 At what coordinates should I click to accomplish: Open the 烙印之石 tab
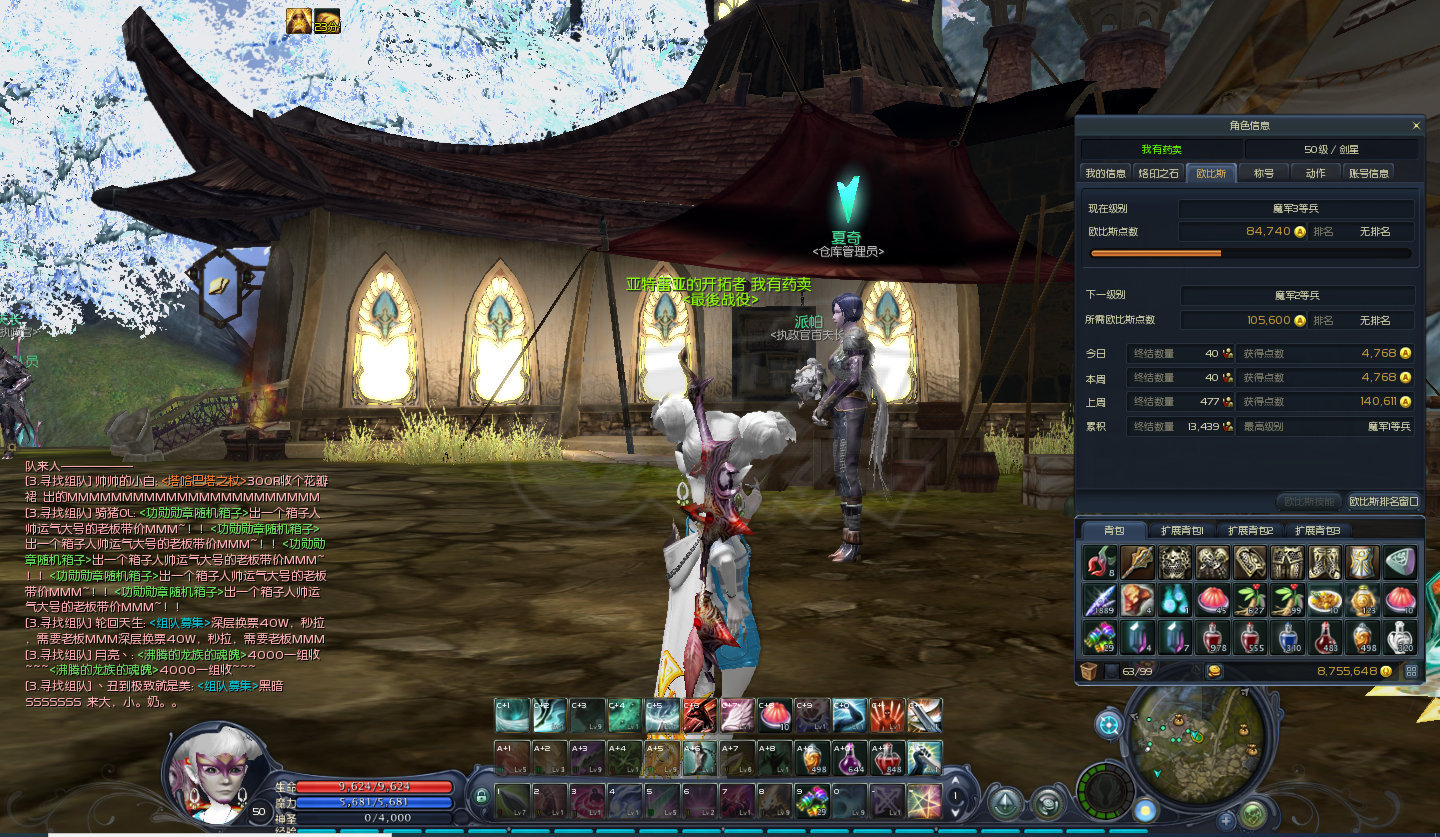click(x=1159, y=173)
